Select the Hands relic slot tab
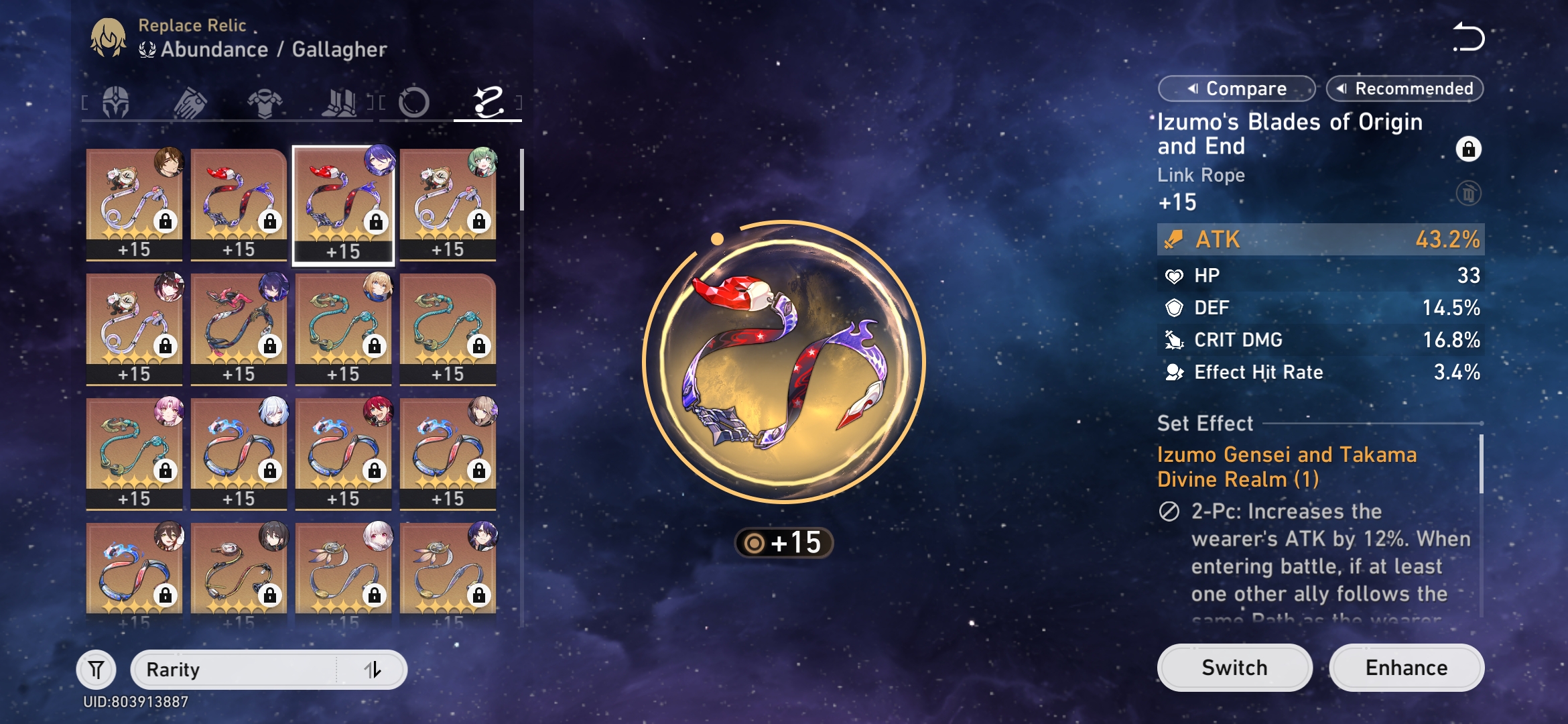1568x724 pixels. click(189, 102)
